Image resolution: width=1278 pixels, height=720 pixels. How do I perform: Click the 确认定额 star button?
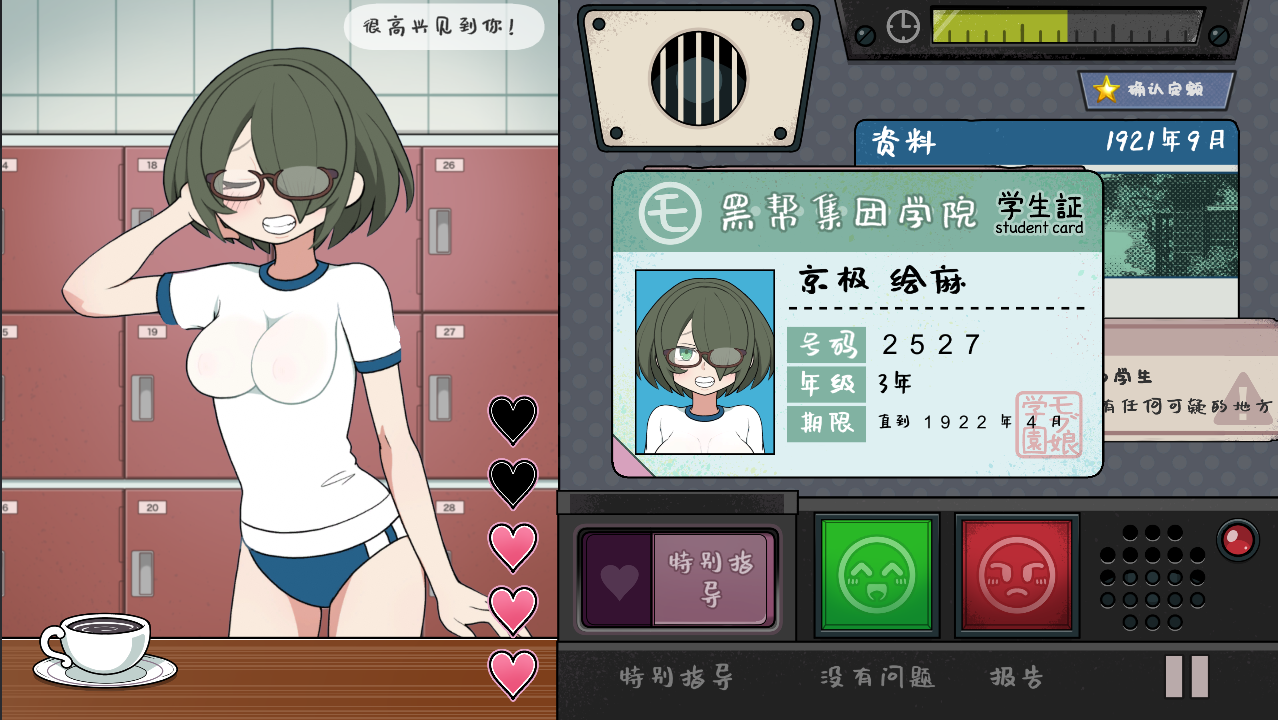1156,90
